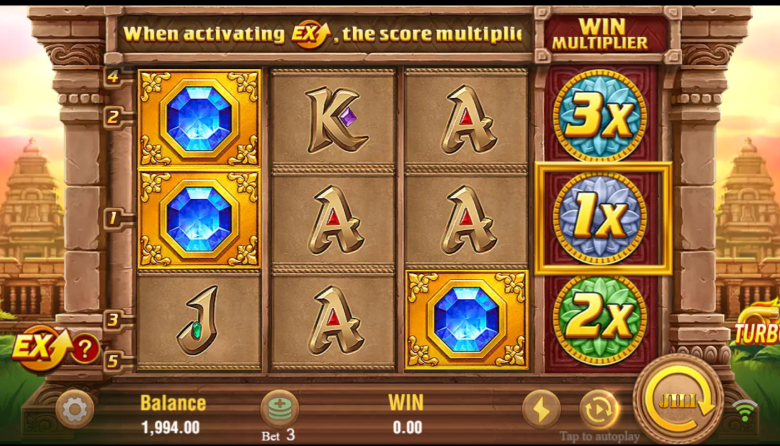Spin the reels with the golden spin button
Image resolution: width=780 pixels, height=446 pixels.
click(678, 400)
